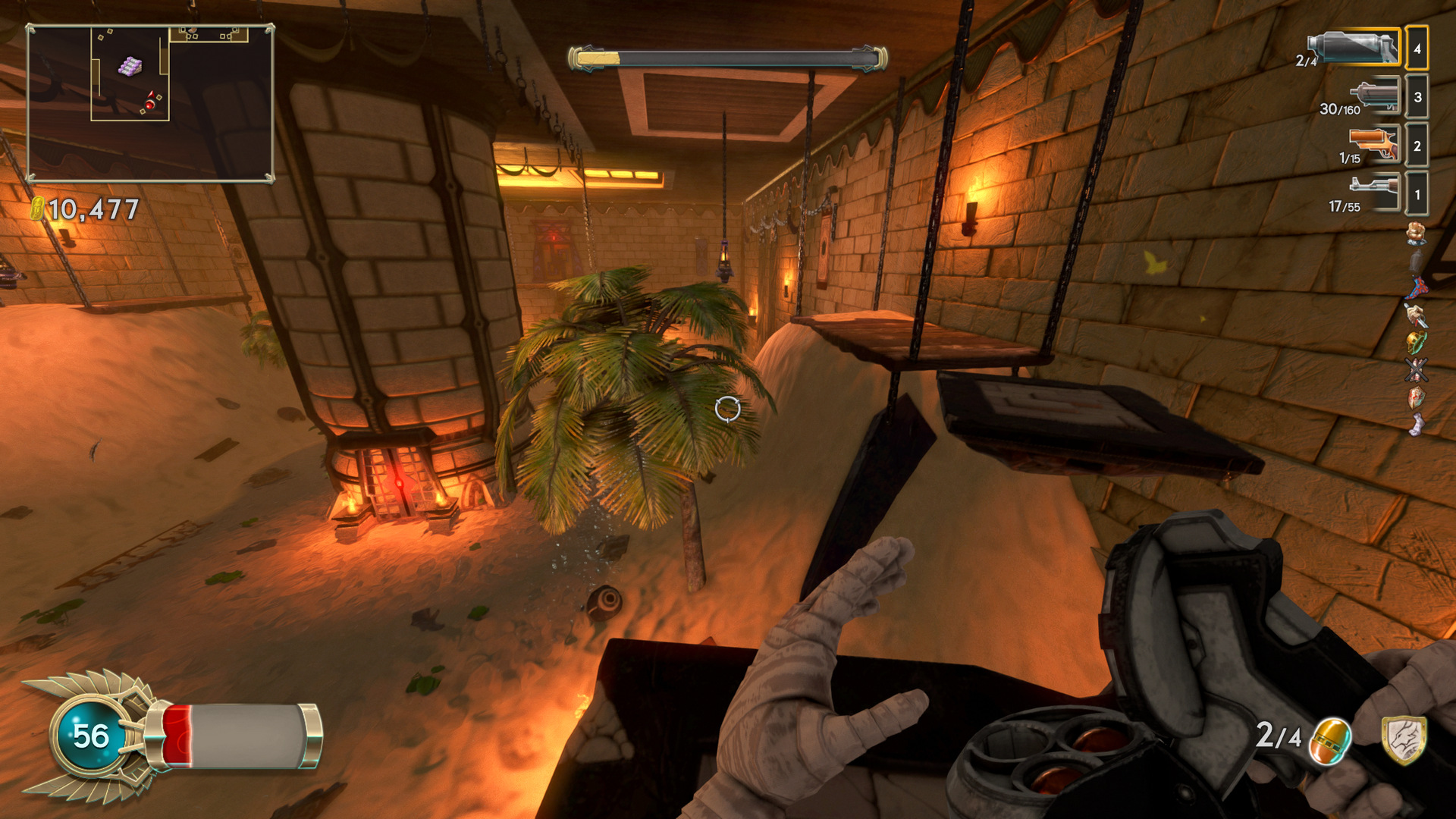Equip the orange flare pistol
The image size is (1456, 819).
click(1373, 144)
